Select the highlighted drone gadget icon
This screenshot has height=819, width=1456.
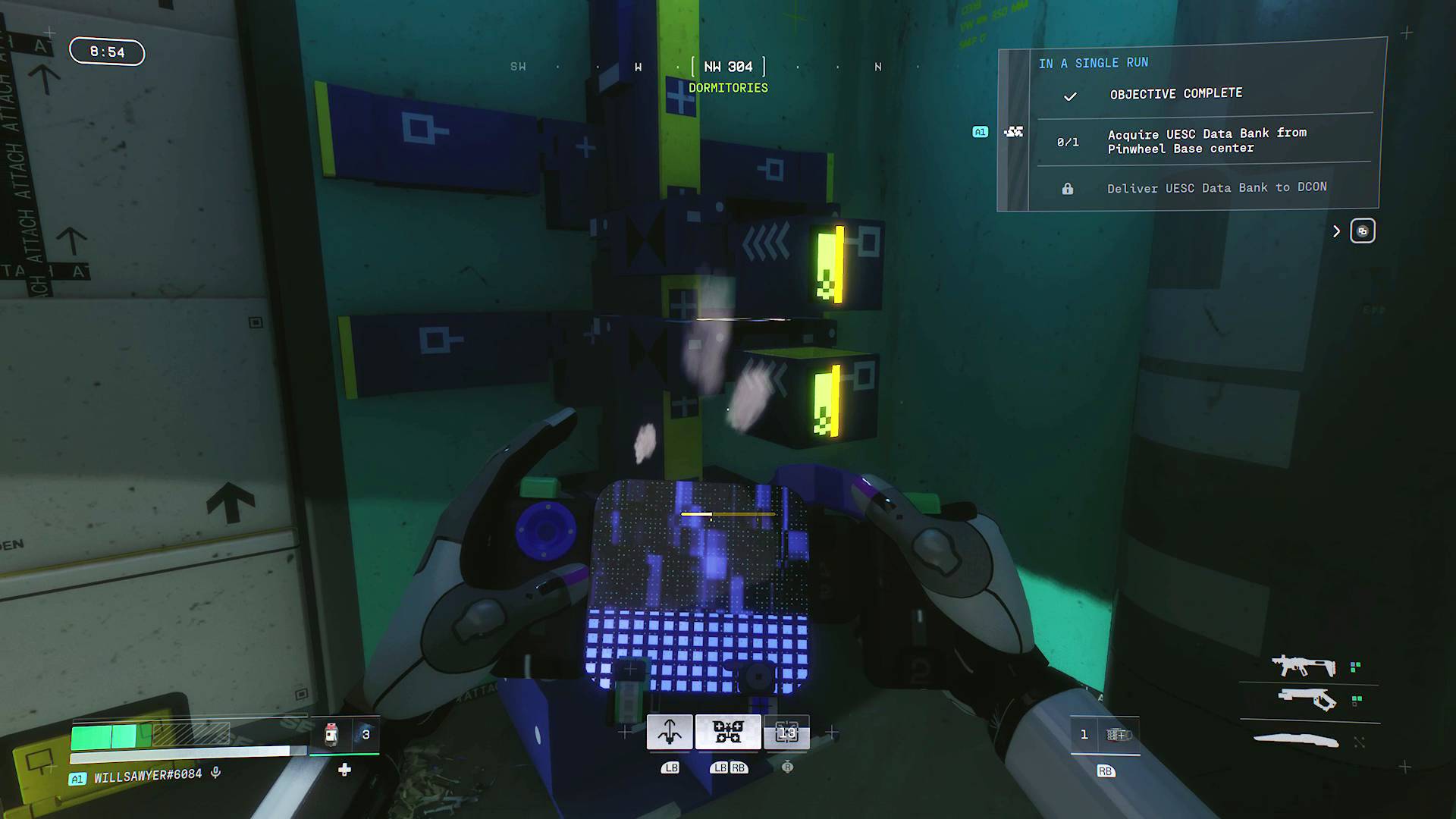(x=727, y=730)
